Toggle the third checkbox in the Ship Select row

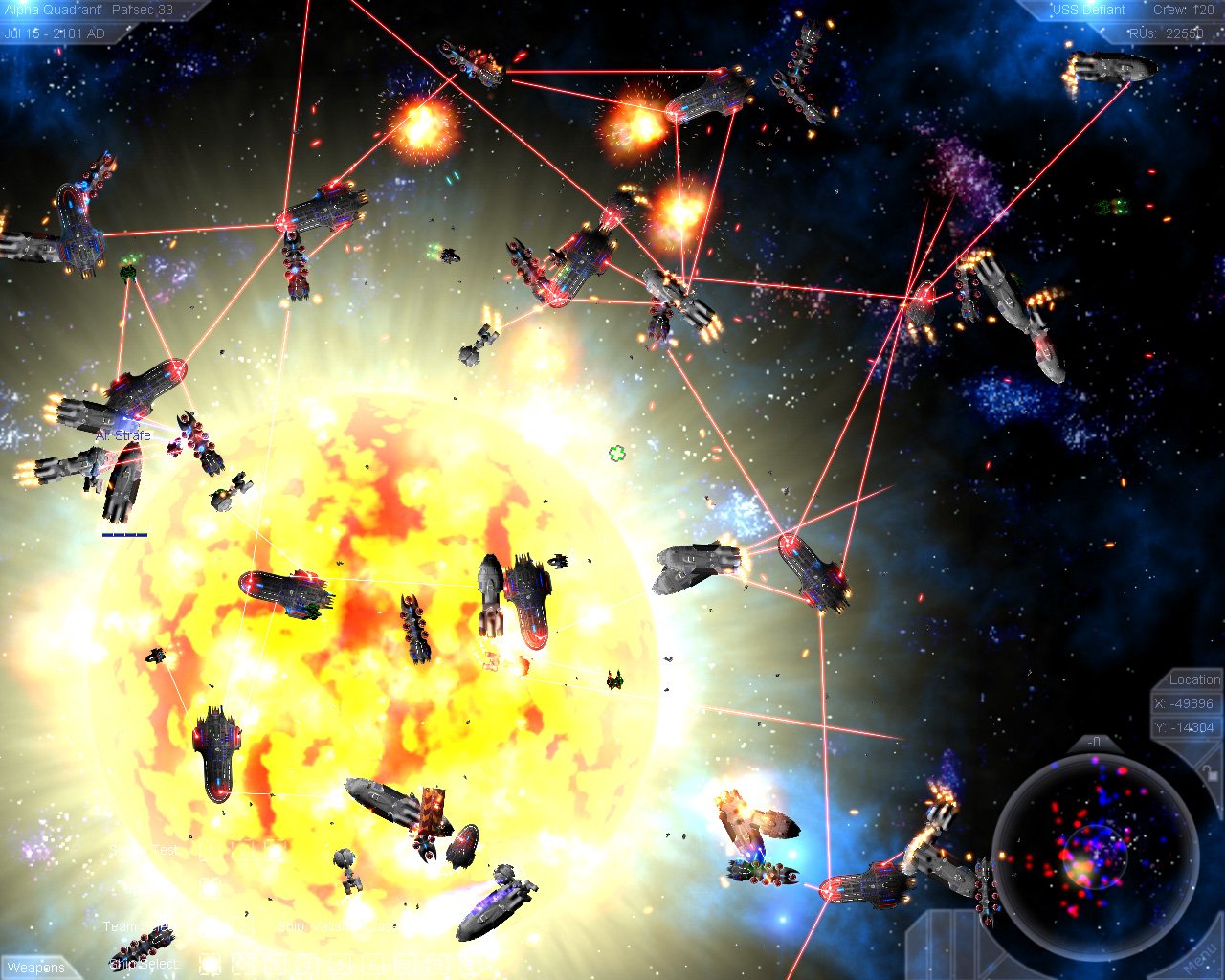pyautogui.click(x=275, y=963)
